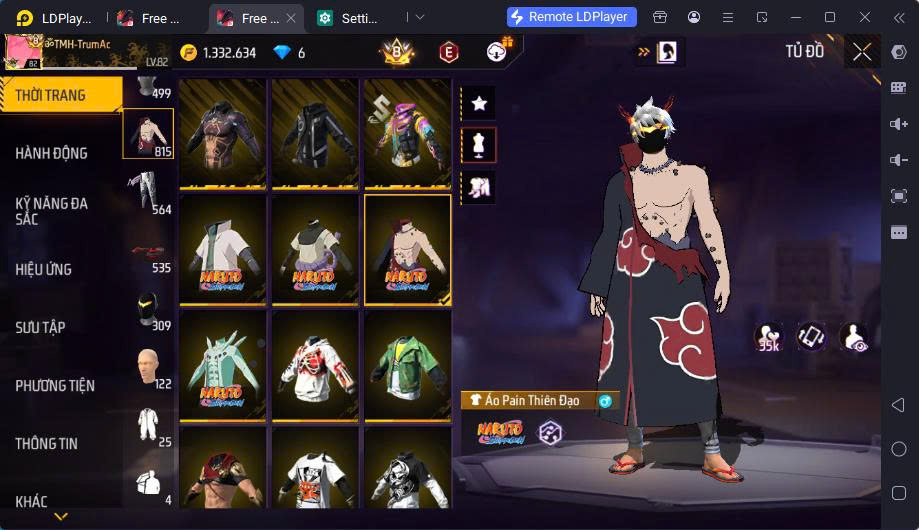This screenshot has height=530, width=919.
Task: Open the HÀNH ĐỘNG category
Action: click(x=52, y=153)
